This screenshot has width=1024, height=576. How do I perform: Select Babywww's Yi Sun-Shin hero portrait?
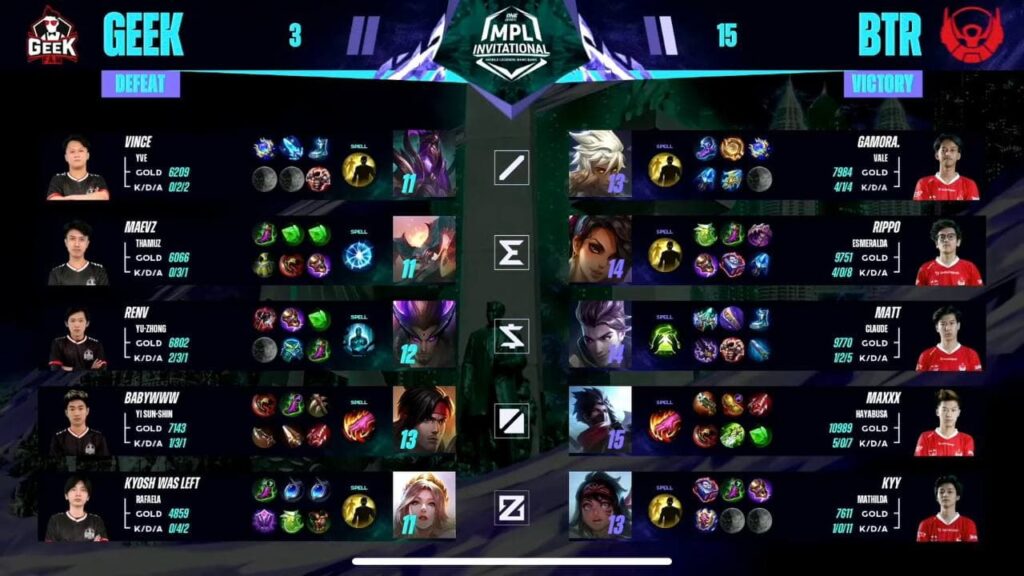pos(424,420)
